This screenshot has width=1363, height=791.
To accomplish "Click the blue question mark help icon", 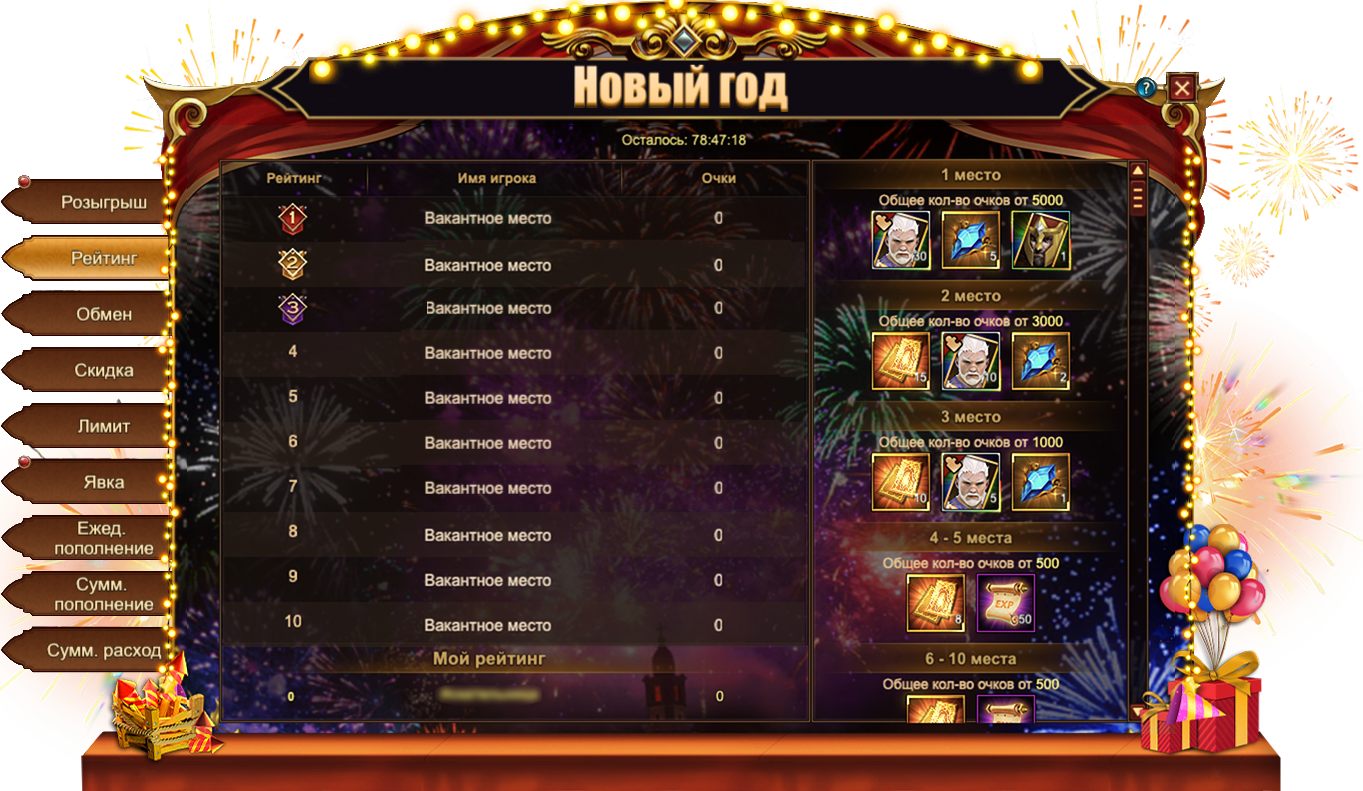I will [x=1146, y=88].
